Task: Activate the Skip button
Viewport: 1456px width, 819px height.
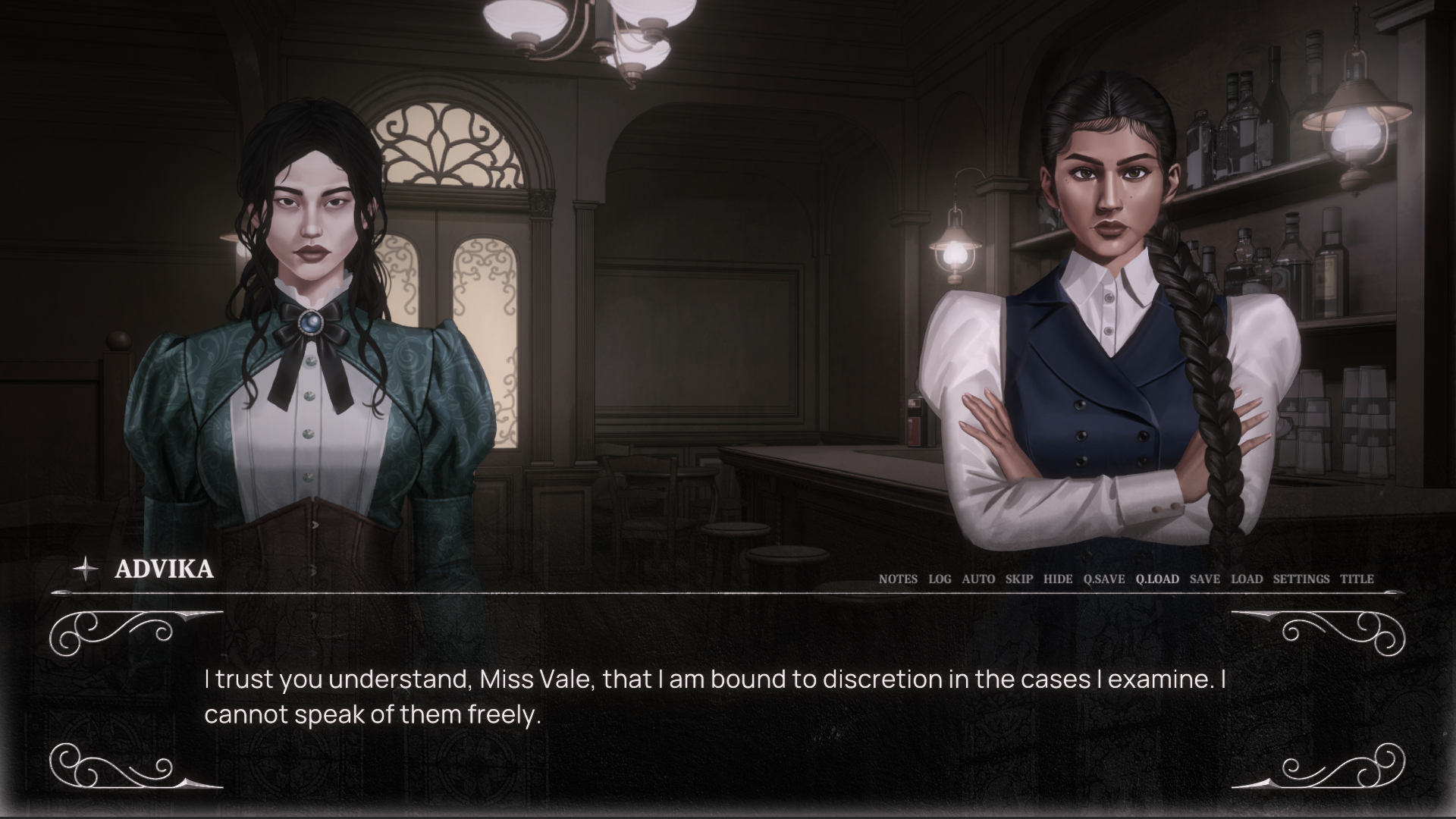Action: (1019, 579)
